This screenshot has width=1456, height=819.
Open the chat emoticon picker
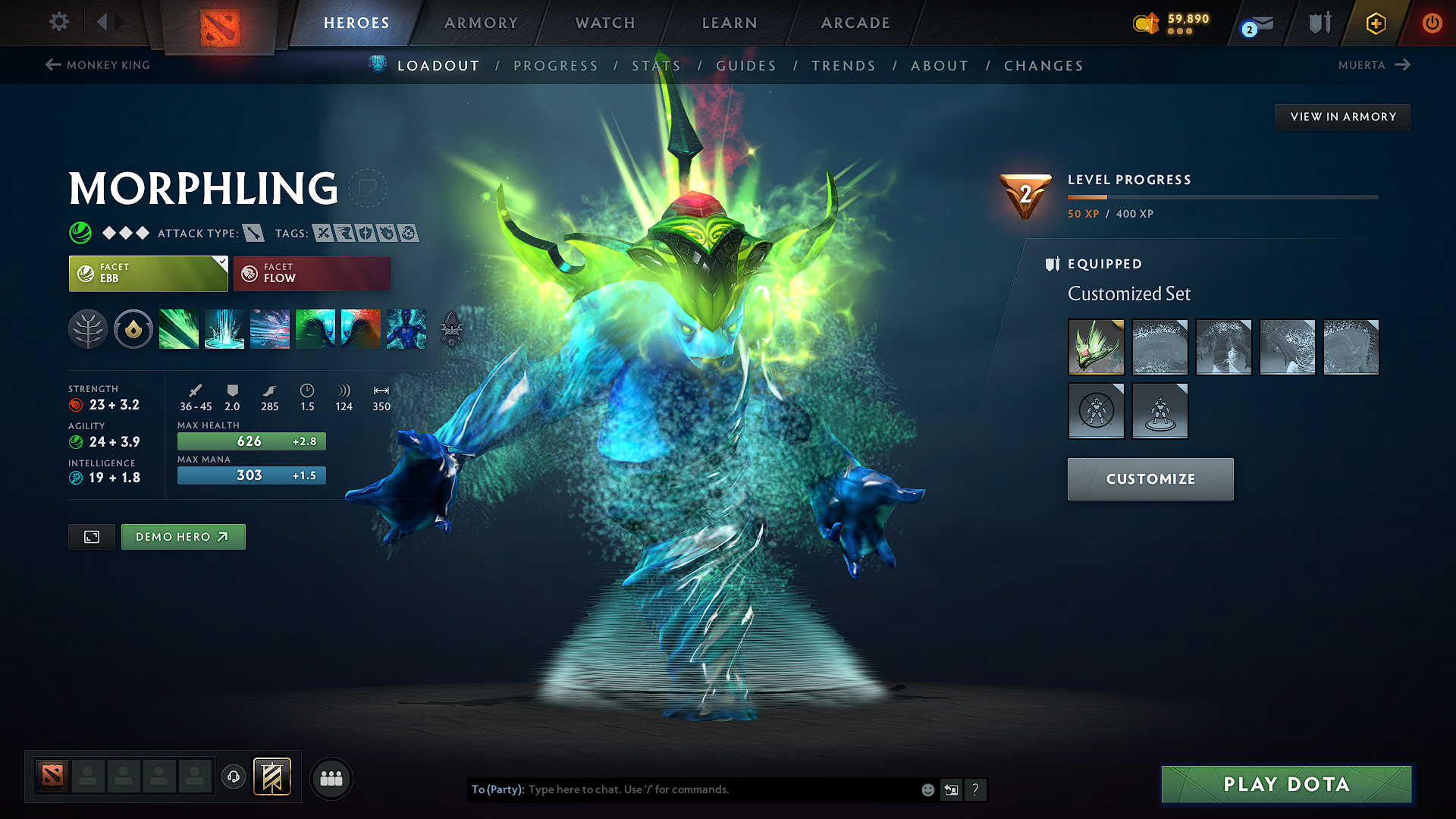tap(927, 789)
